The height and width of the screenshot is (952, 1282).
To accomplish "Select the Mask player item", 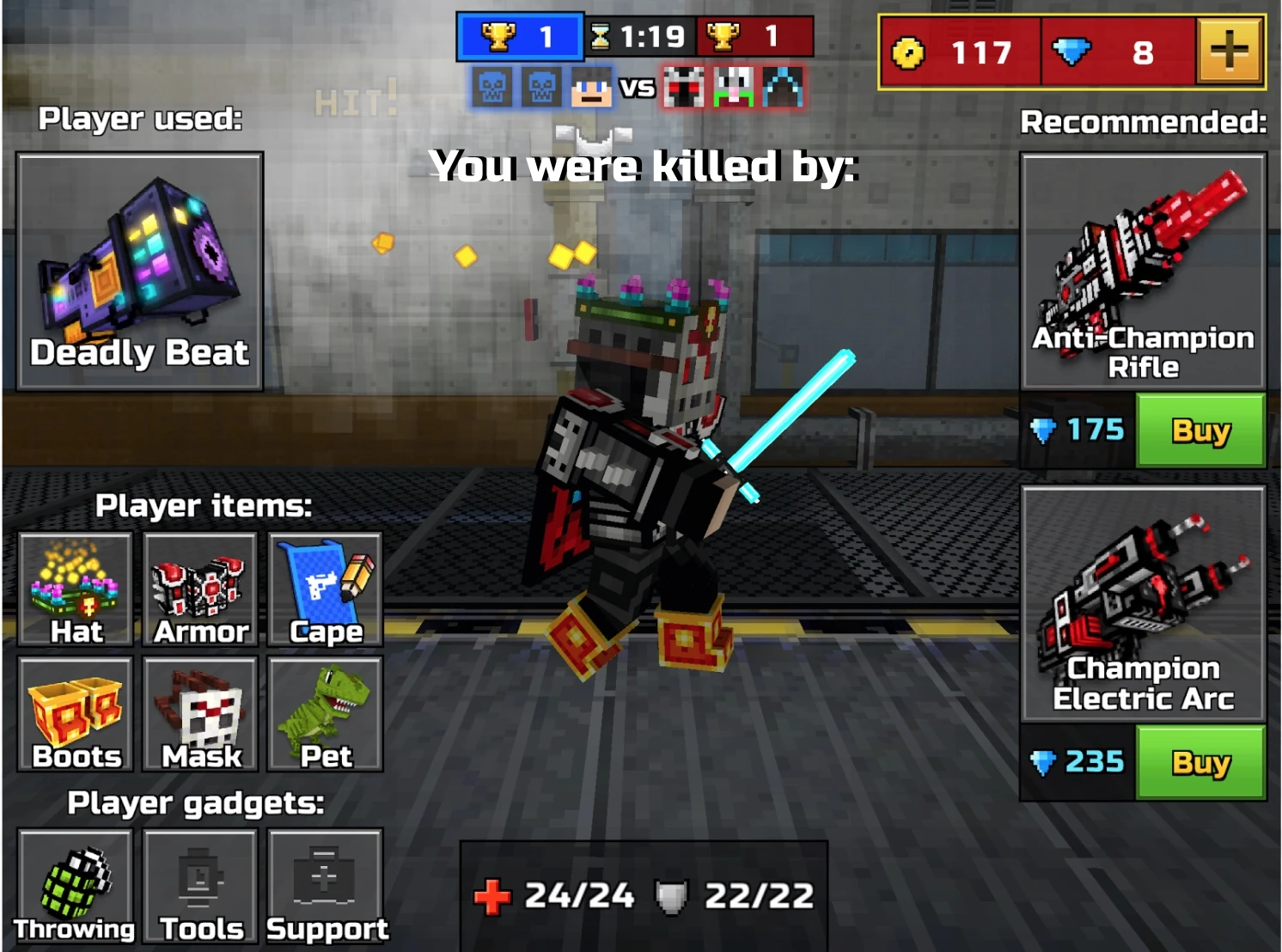I will (x=199, y=713).
